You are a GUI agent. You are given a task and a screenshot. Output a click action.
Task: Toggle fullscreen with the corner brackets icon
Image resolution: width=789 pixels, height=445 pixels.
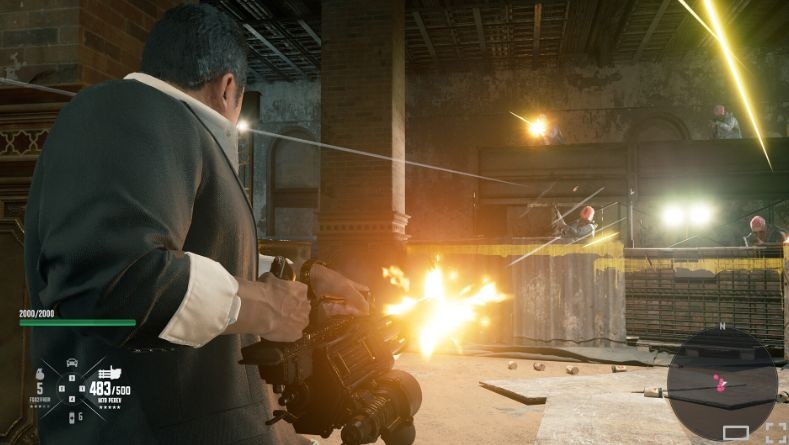(774, 432)
